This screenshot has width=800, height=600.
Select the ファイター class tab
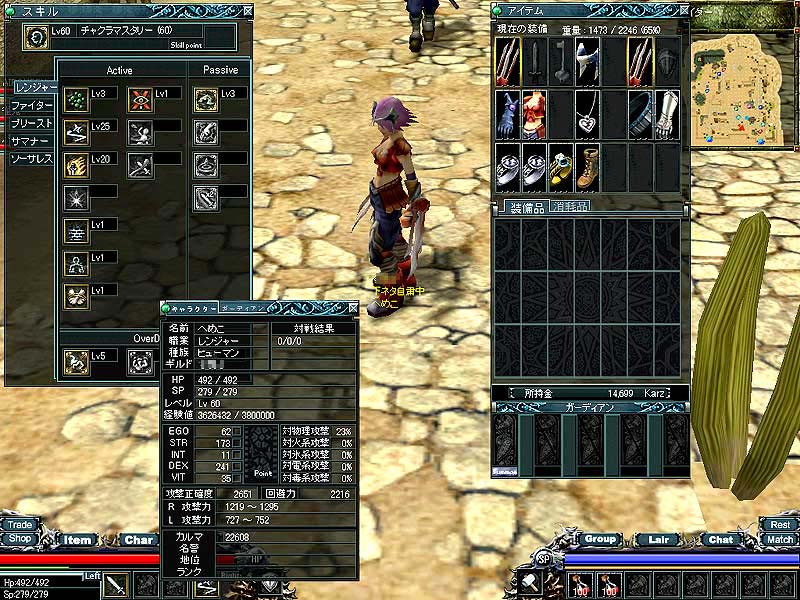coord(32,105)
